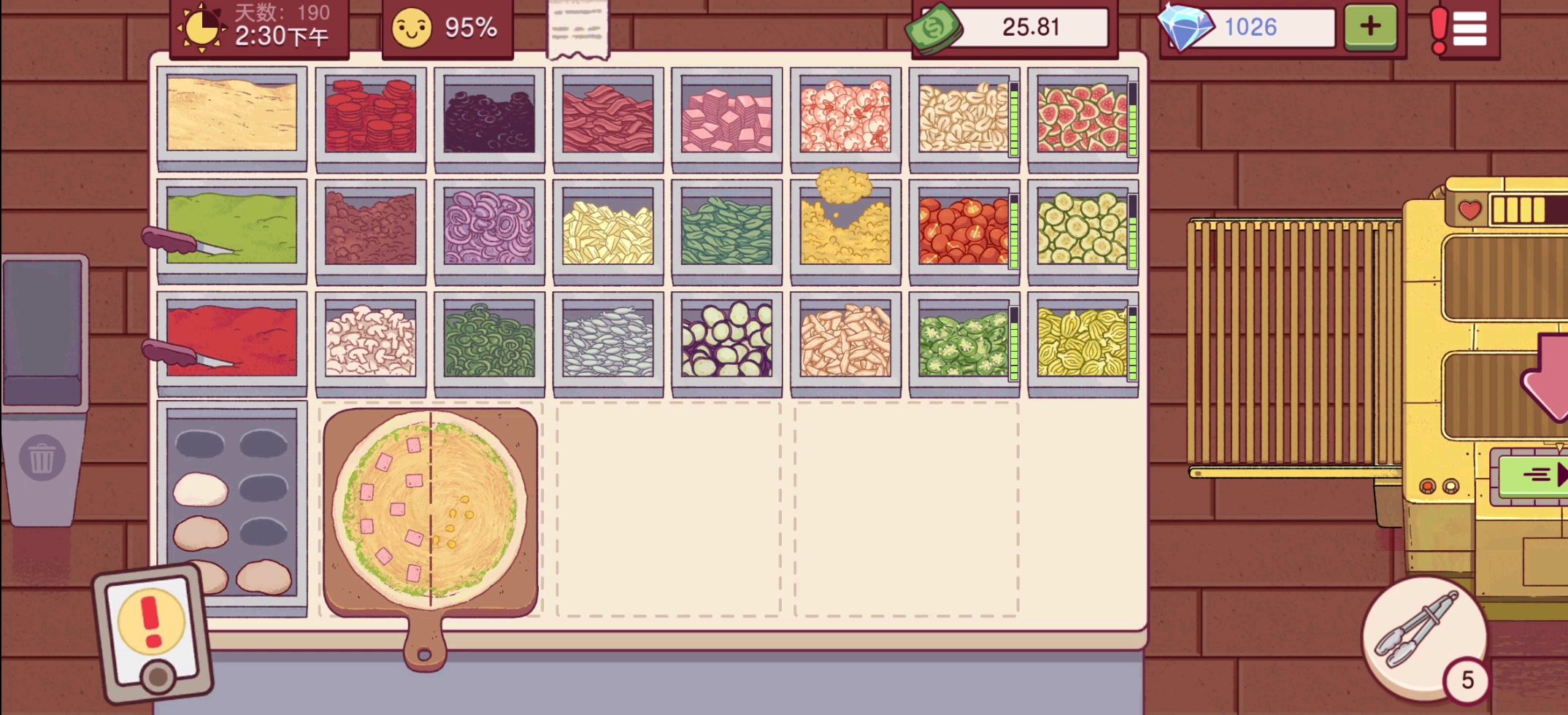The width and height of the screenshot is (1568, 715).
Task: Select the white mushrooms bin
Action: (371, 340)
